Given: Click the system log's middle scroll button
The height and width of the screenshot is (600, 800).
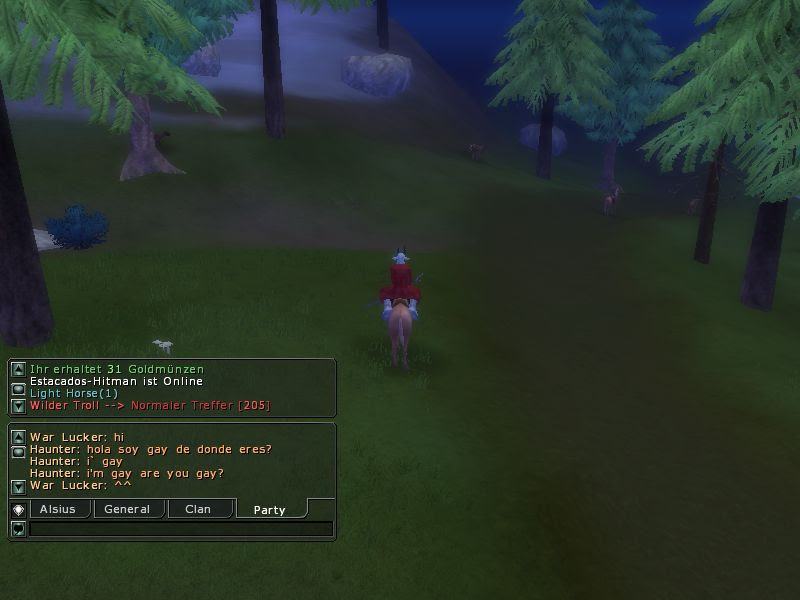Looking at the screenshot, I should tap(18, 388).
